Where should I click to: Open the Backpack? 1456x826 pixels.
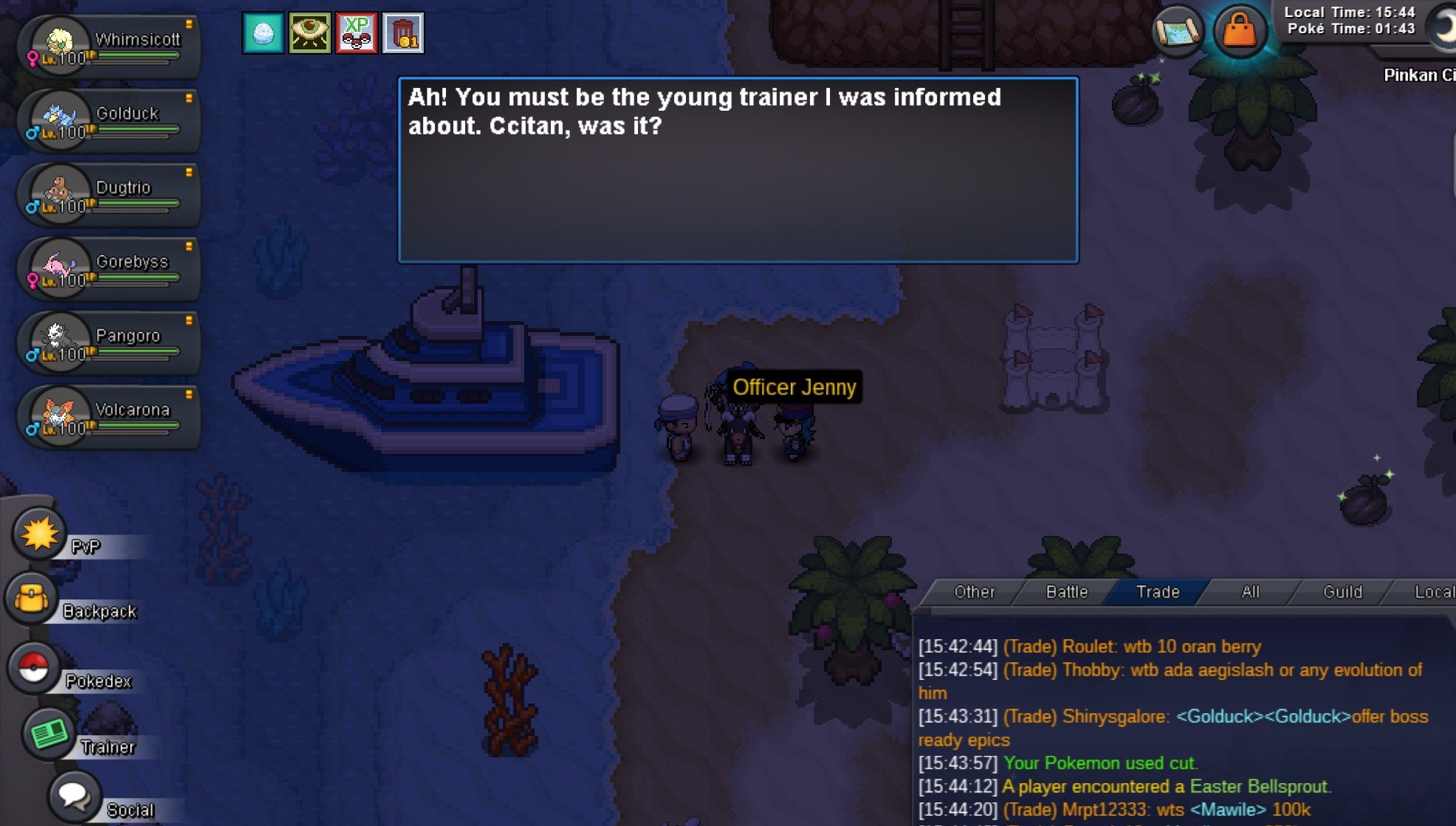tap(32, 599)
